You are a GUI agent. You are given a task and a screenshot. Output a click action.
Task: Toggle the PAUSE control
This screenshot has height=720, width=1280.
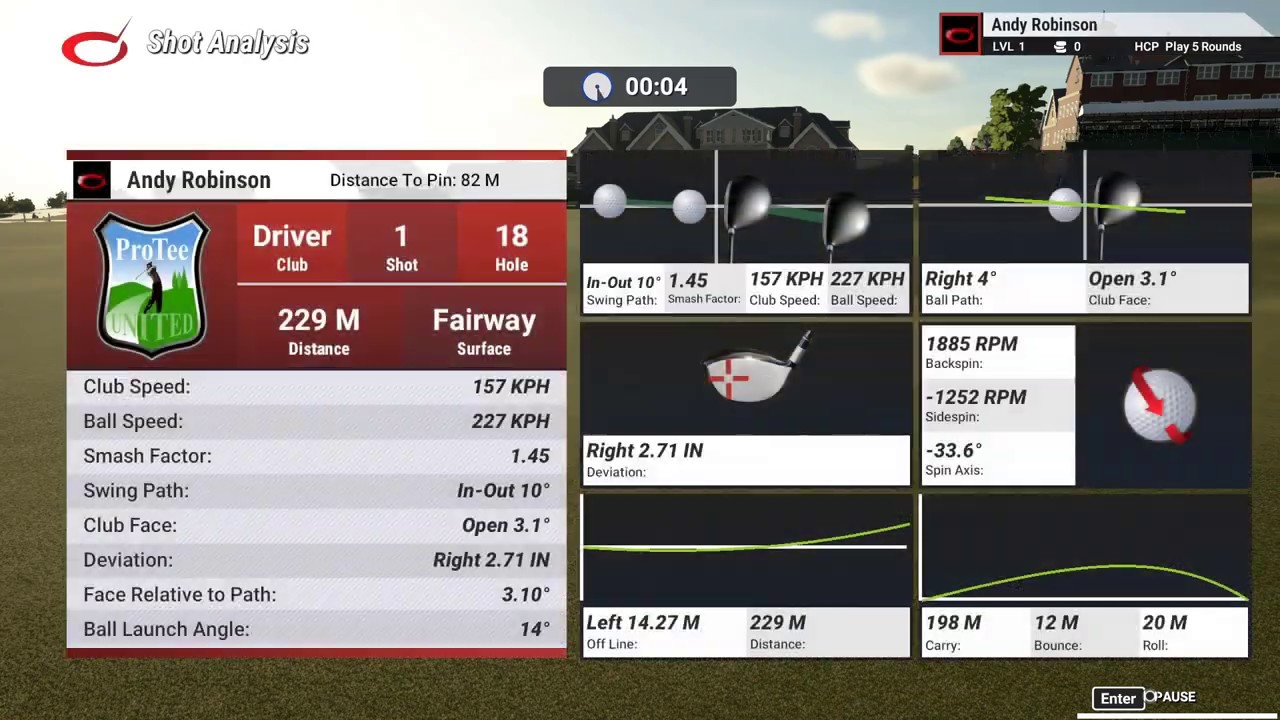click(1172, 697)
